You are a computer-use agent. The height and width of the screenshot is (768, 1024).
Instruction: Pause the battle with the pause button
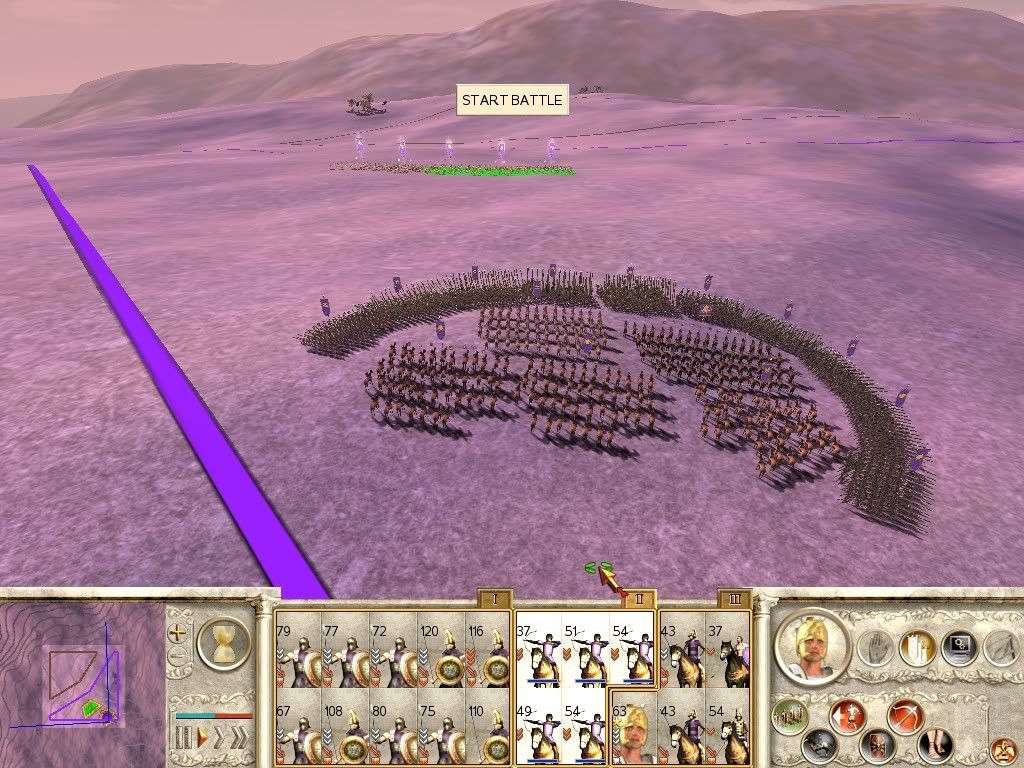coord(183,739)
